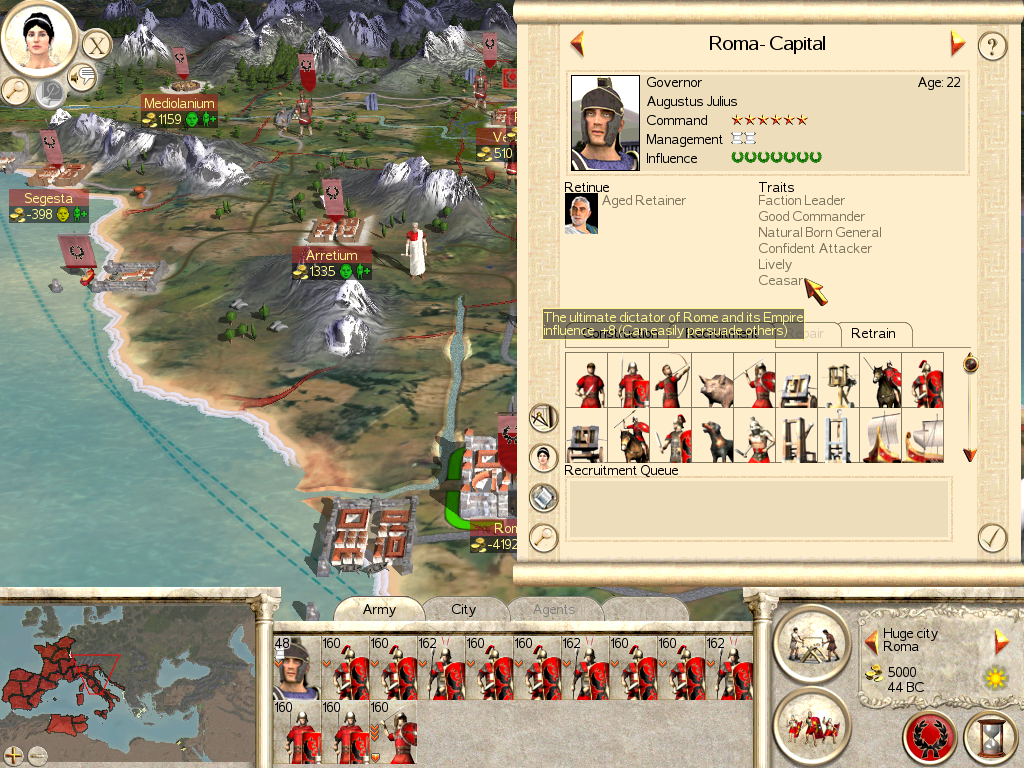Select the general's unit card with 48 men
Image resolution: width=1024 pixels, height=768 pixels.
coord(296,666)
